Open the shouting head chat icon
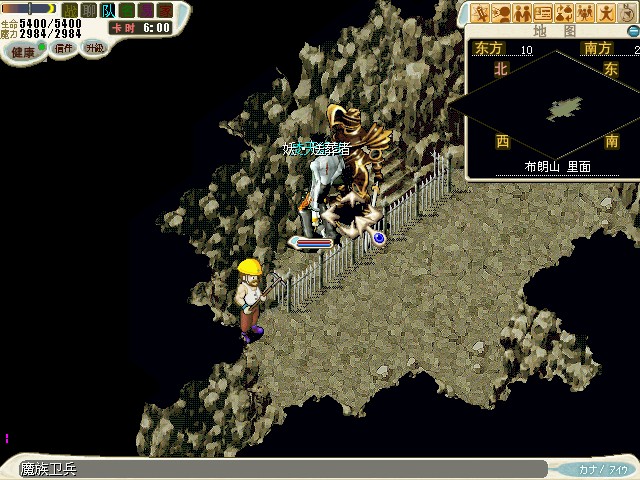 click(501, 13)
